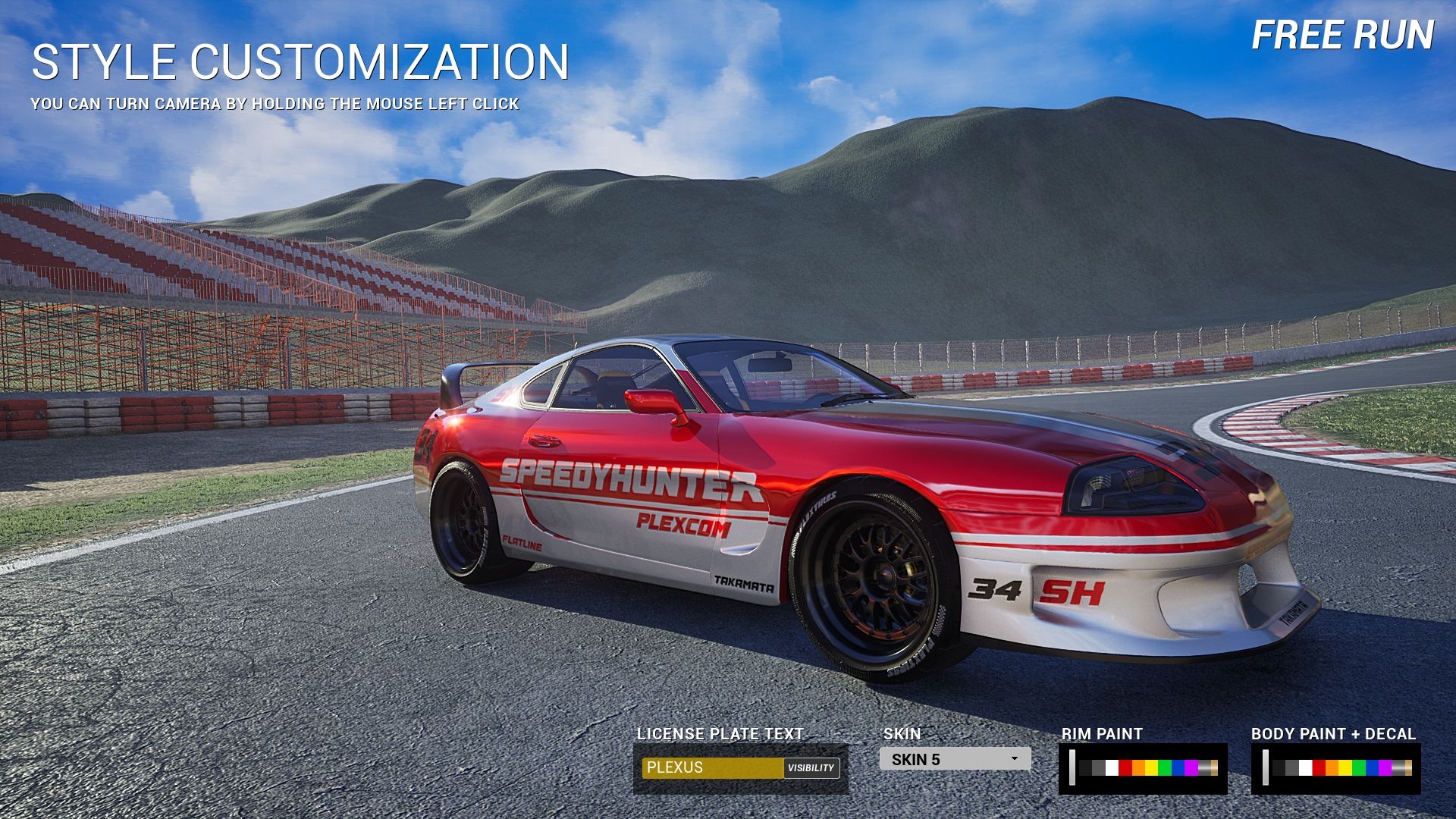Pick gold swatch in Body Paint palette
This screenshot has height=819, width=1456.
pyautogui.click(x=1408, y=768)
